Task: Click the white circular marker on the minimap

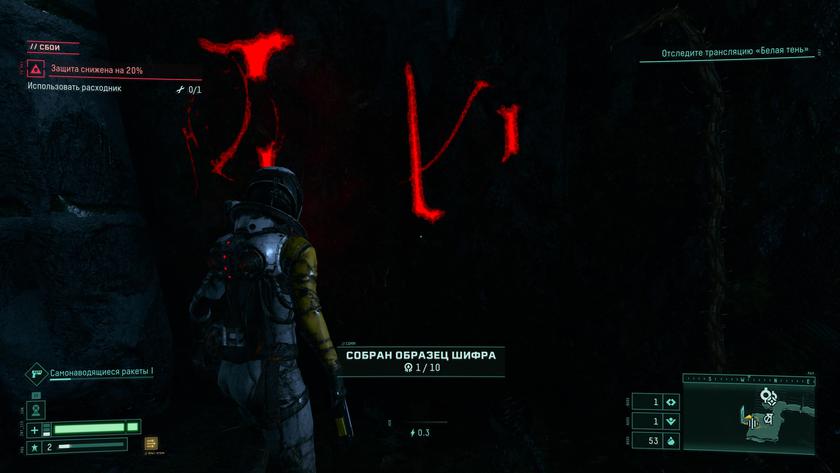Action: click(x=767, y=396)
